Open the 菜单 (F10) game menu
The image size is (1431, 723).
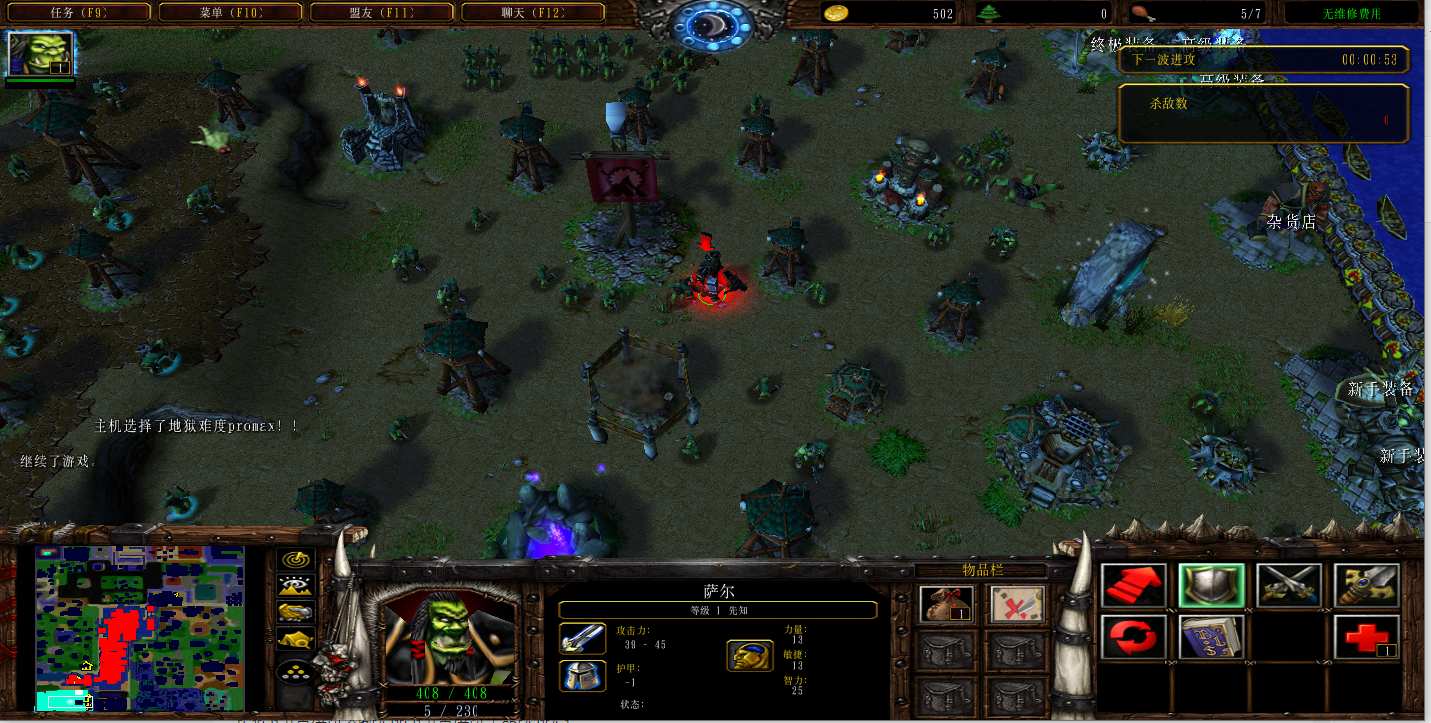pos(231,13)
